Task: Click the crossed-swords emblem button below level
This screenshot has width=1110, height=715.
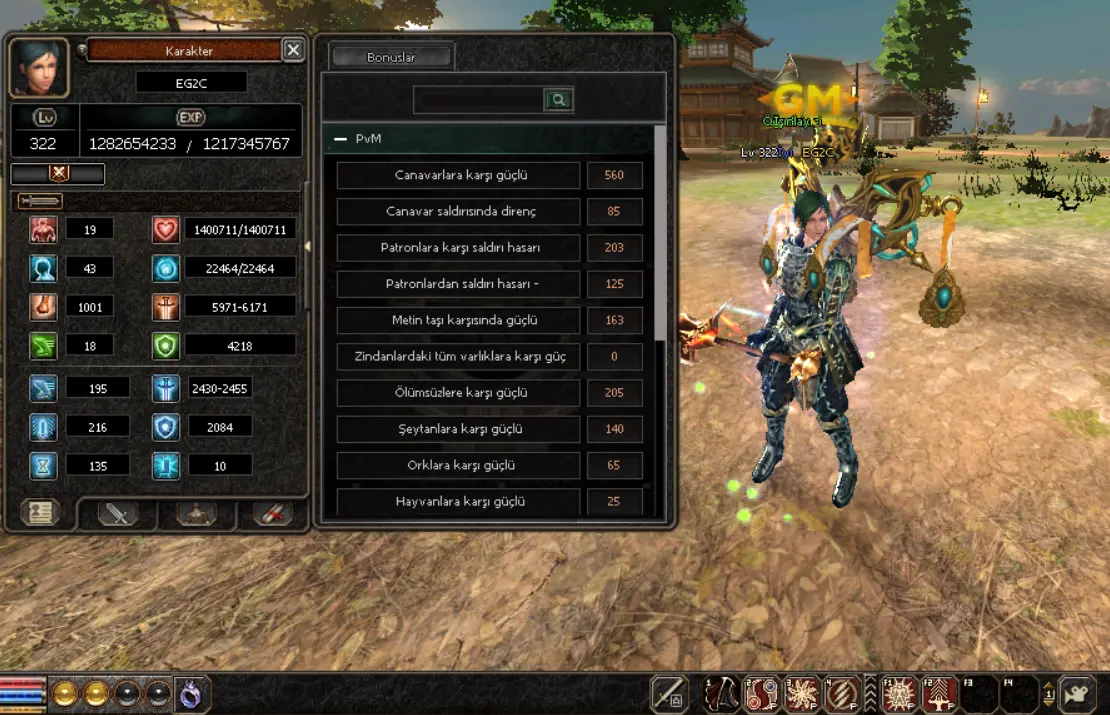Action: point(58,173)
